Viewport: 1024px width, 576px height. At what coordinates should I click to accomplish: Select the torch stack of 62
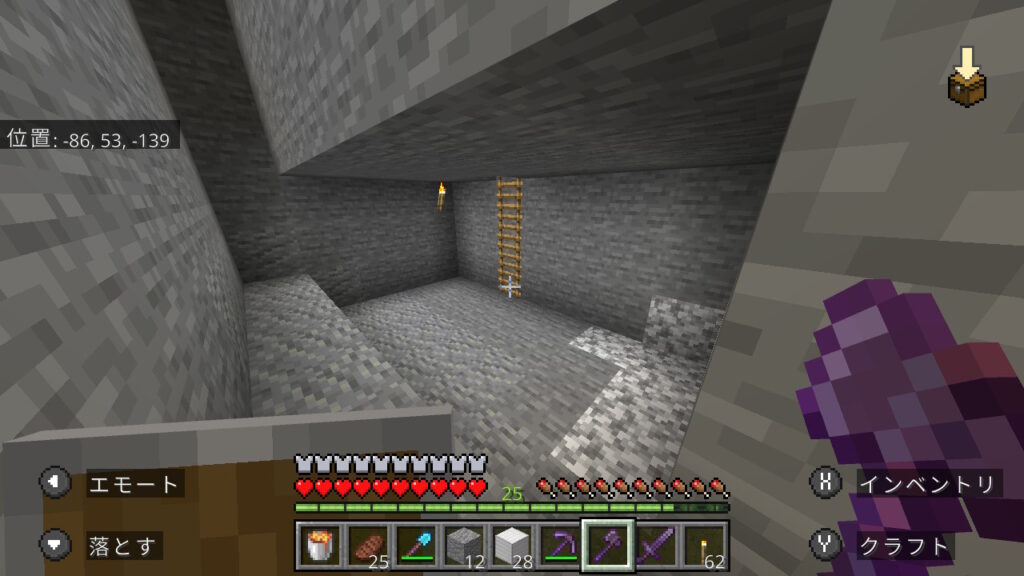point(704,546)
